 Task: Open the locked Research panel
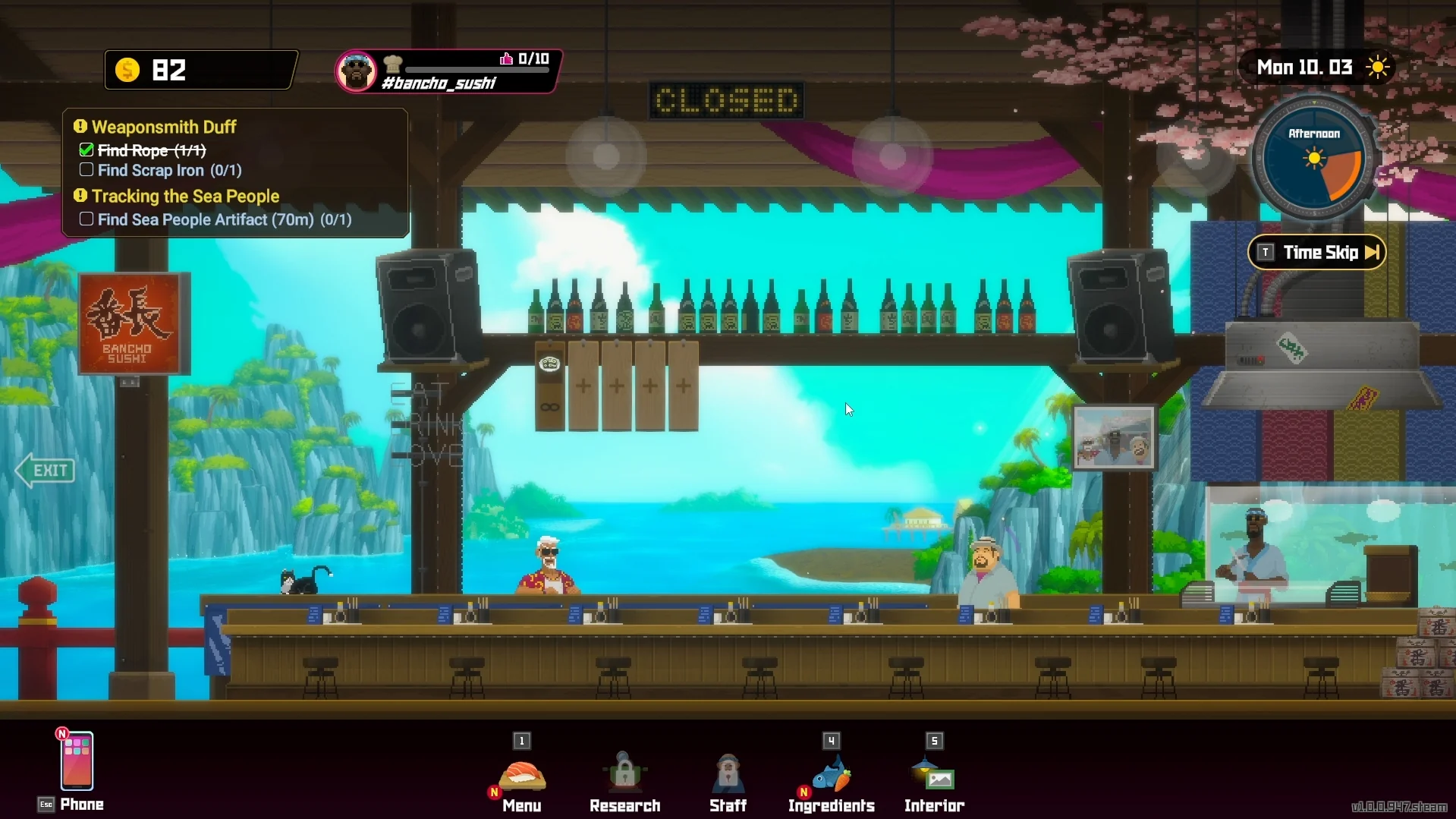[624, 778]
